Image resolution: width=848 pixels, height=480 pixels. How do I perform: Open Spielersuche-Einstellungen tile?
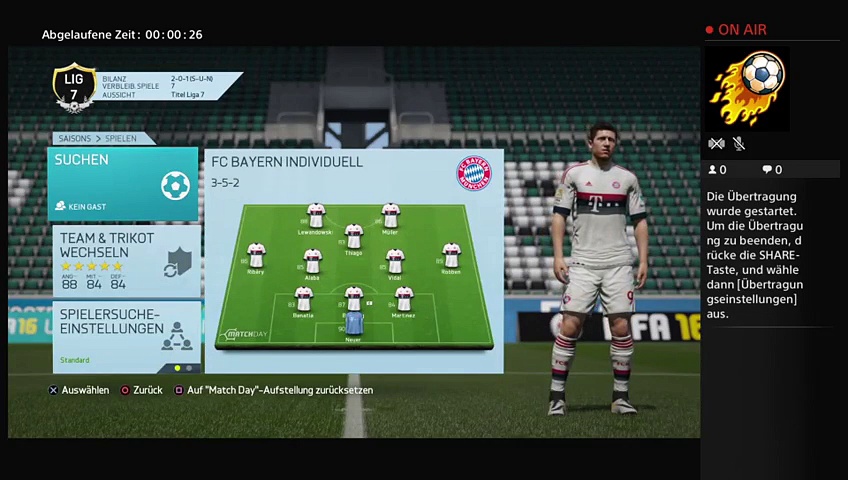point(123,334)
